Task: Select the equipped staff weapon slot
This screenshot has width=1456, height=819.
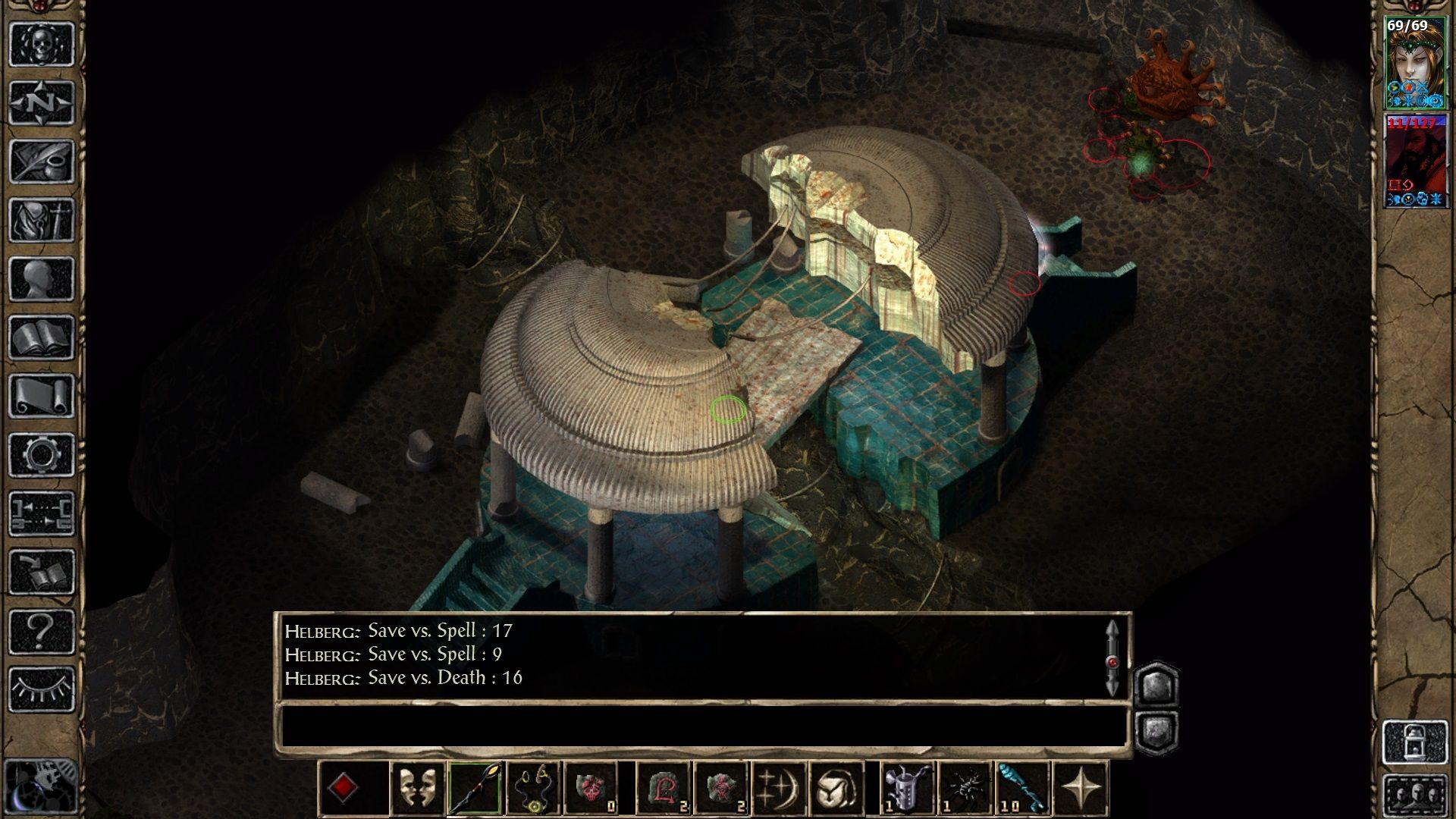Action: click(x=475, y=788)
